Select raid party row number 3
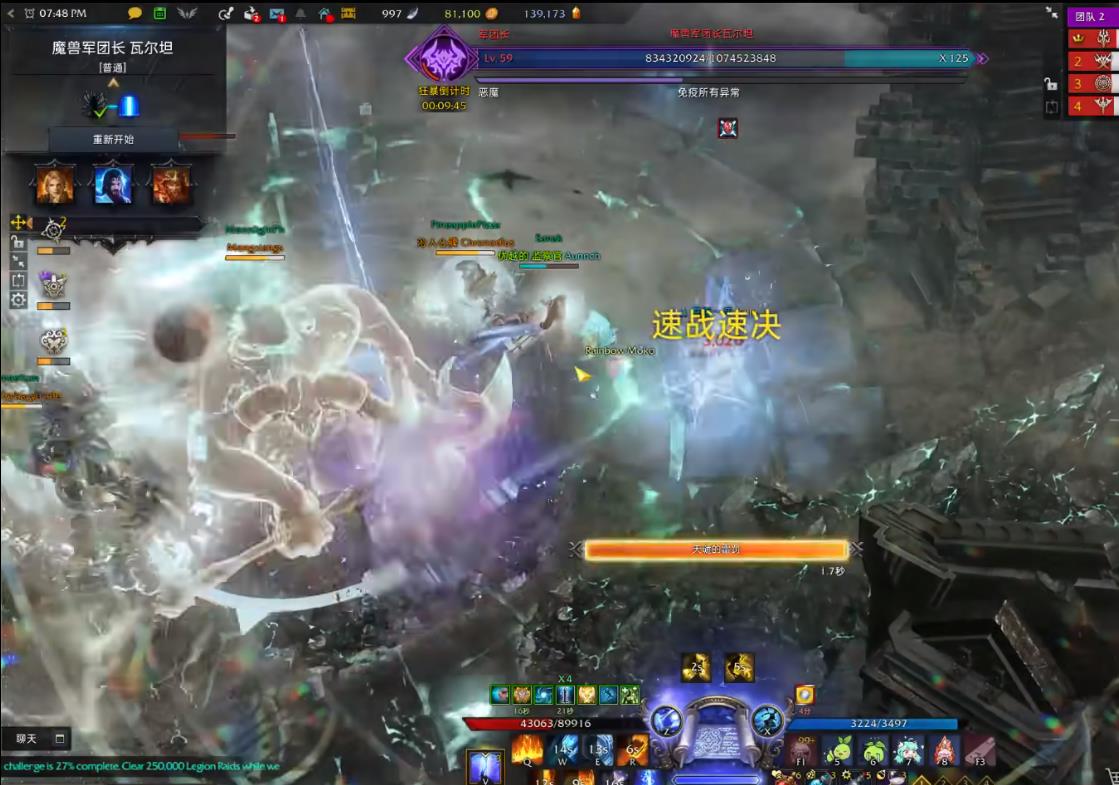This screenshot has height=785, width=1119. point(1092,84)
